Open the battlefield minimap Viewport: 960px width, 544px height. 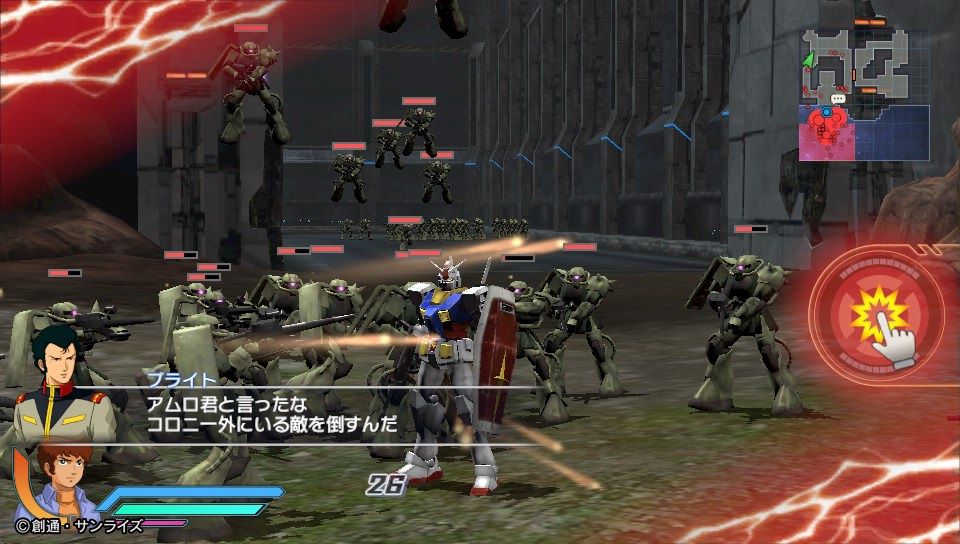pyautogui.click(x=865, y=94)
